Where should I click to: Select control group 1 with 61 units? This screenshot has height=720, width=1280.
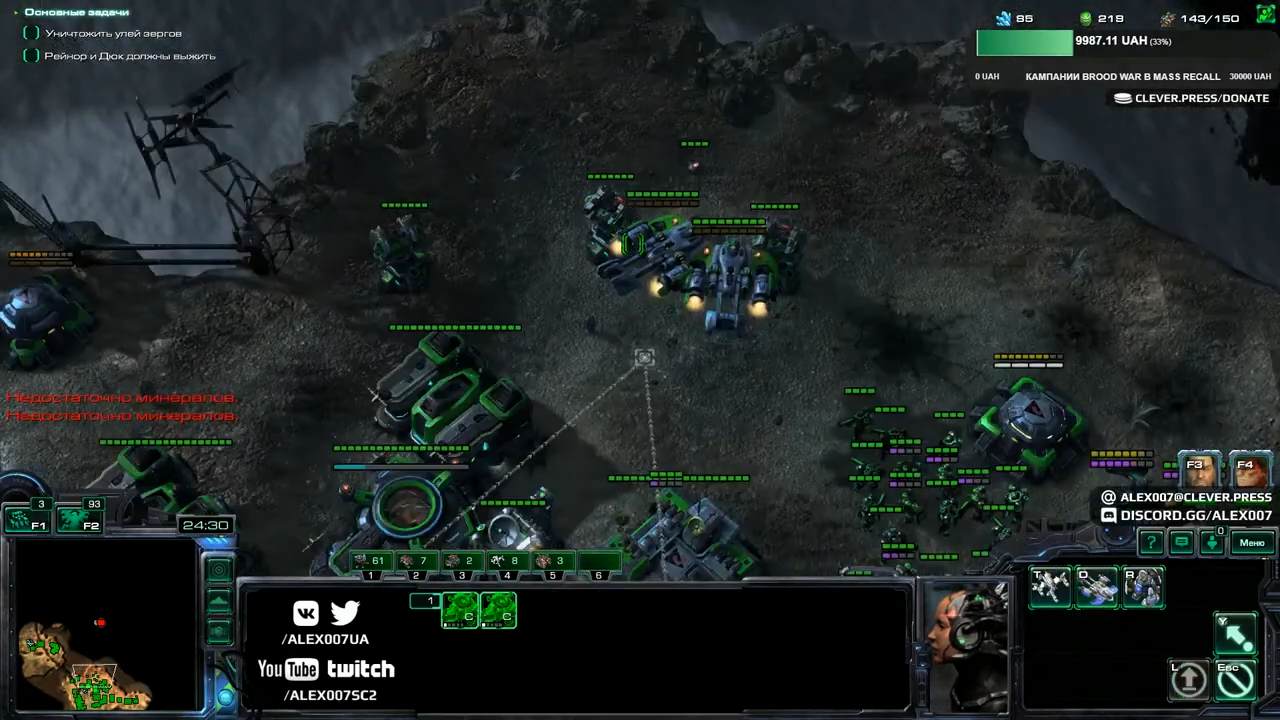[x=370, y=561]
